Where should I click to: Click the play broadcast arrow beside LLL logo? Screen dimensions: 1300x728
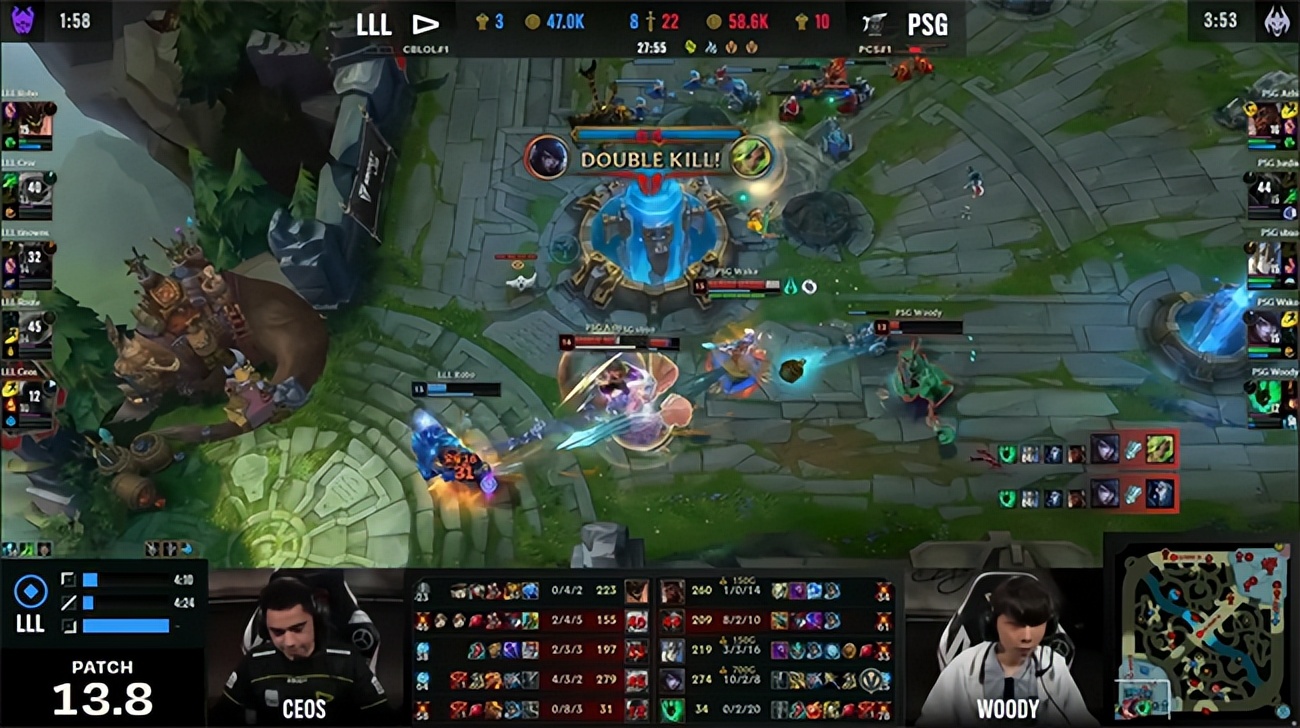[424, 22]
